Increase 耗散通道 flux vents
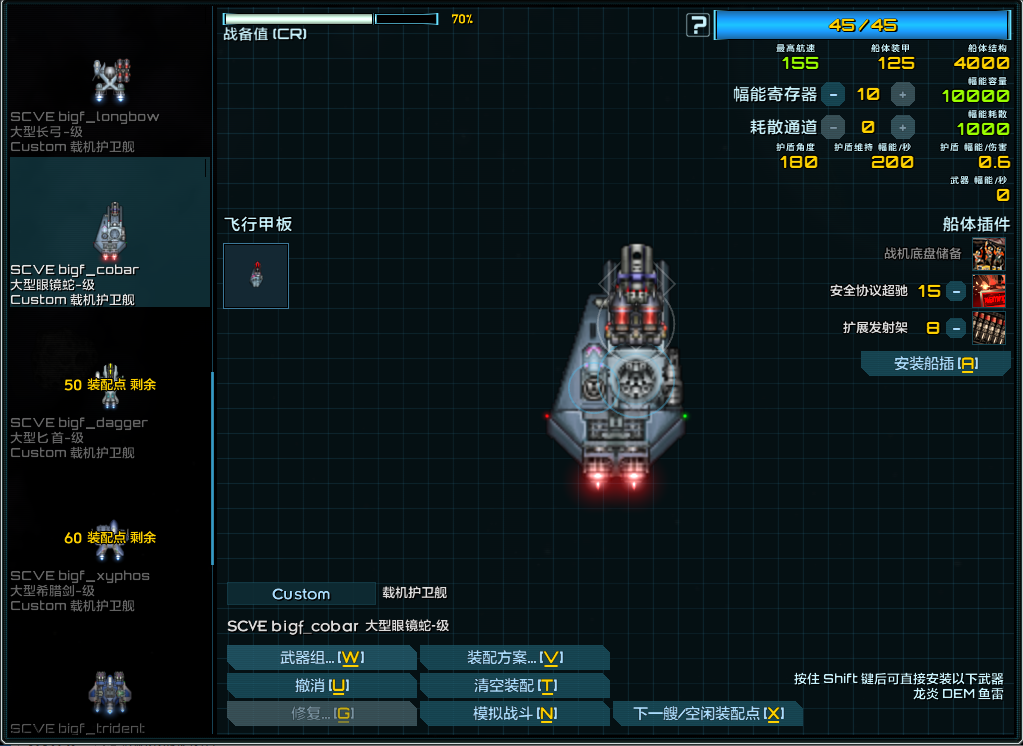This screenshot has height=746, width=1023. click(903, 127)
